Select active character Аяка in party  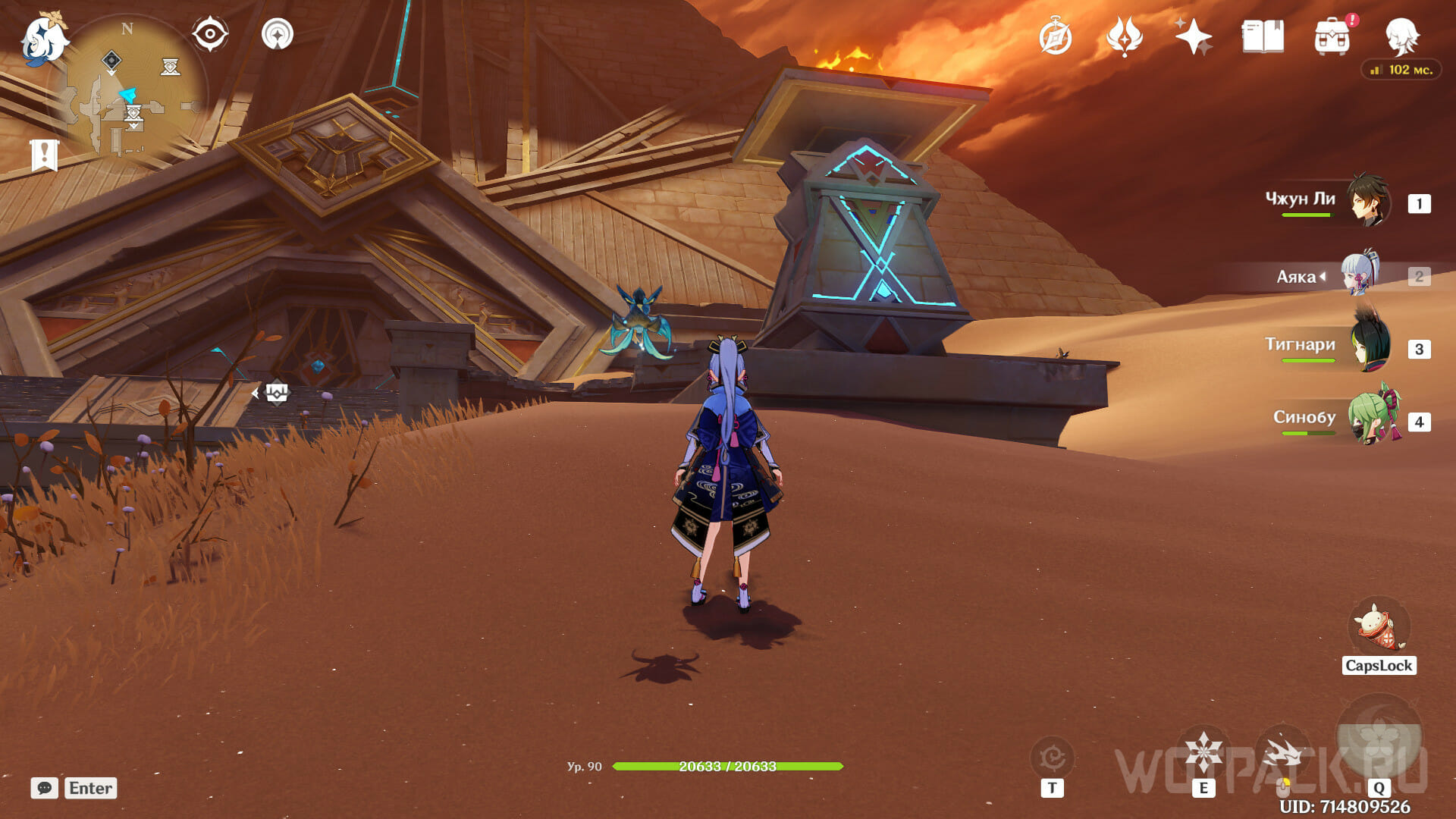coord(1360,275)
